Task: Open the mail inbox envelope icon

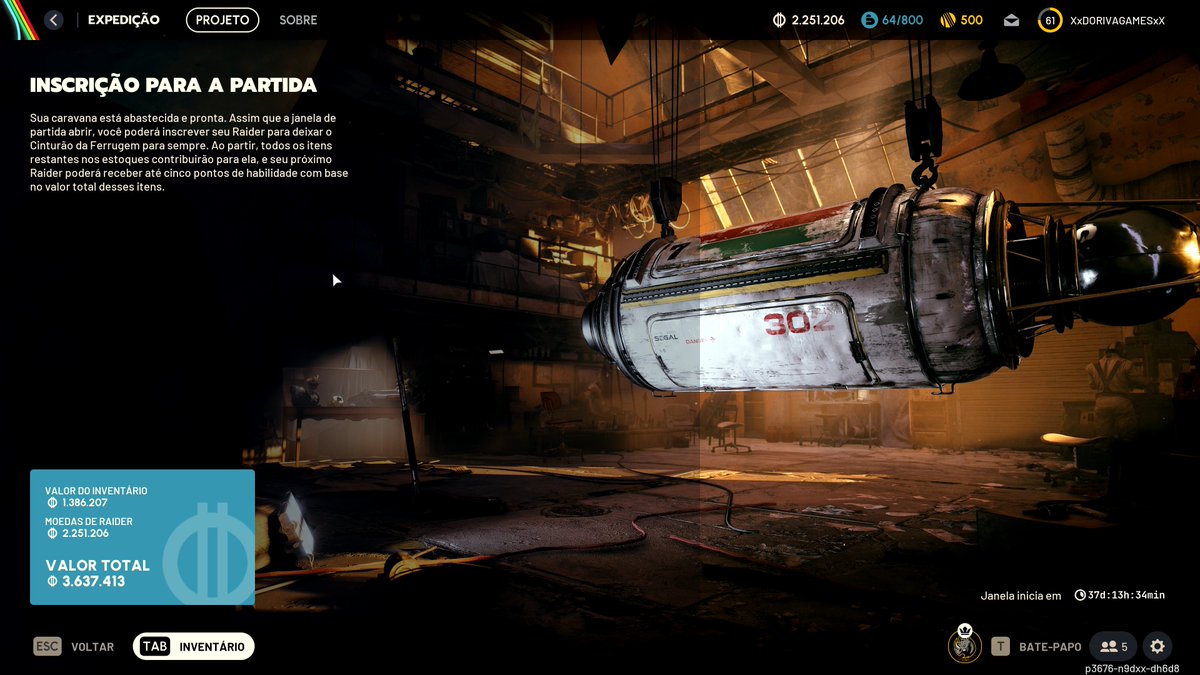Action: (x=1011, y=20)
